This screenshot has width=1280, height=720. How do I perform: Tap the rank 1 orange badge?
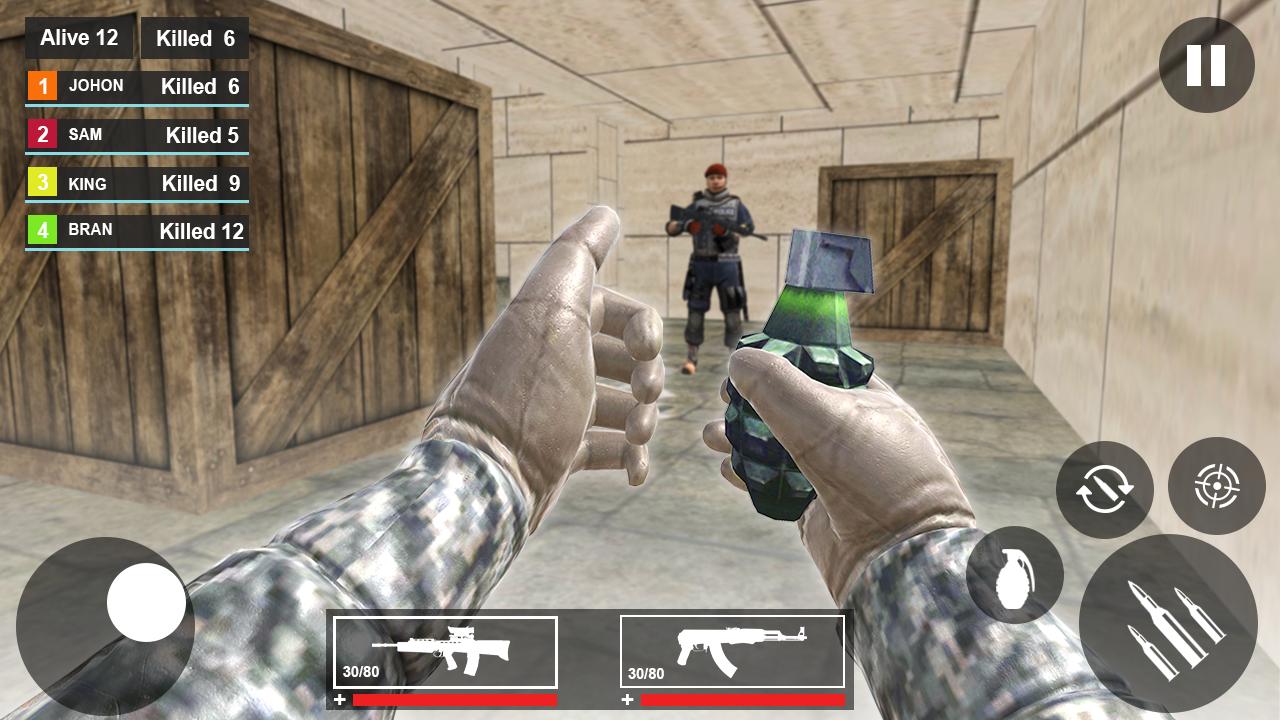[43, 86]
